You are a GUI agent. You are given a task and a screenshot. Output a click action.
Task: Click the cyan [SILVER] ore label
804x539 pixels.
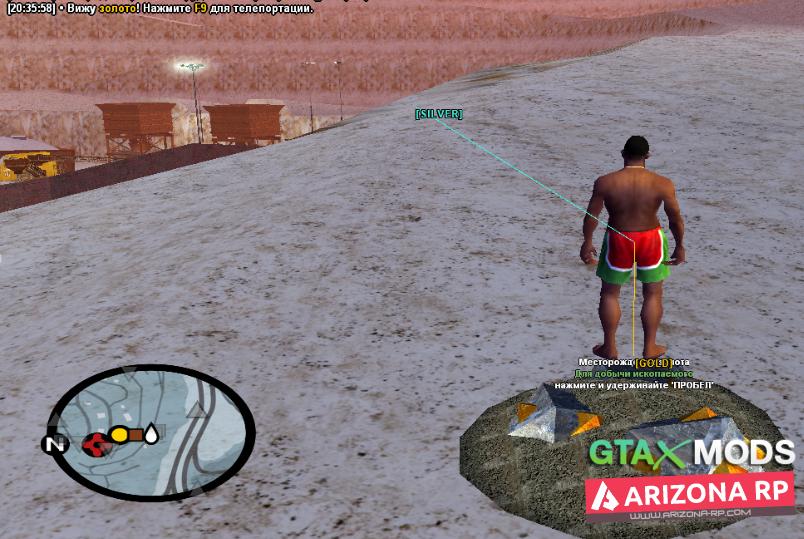click(438, 114)
